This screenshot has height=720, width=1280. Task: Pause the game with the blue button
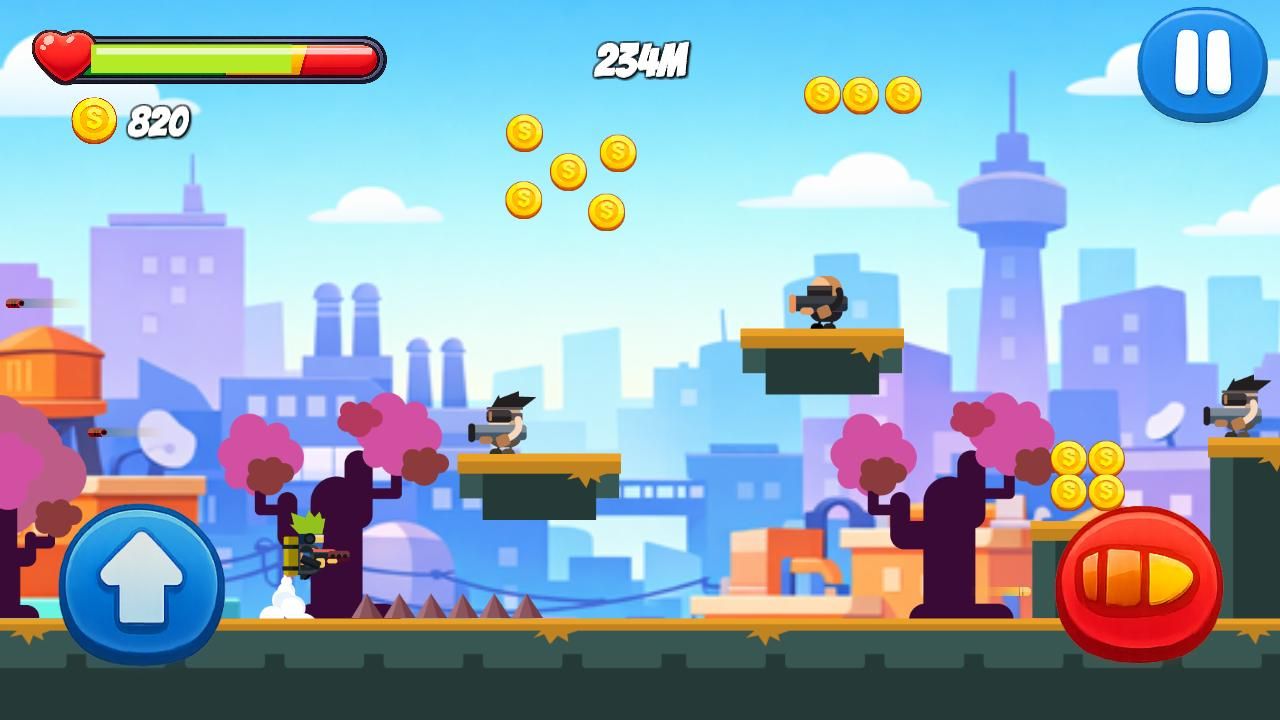1202,64
